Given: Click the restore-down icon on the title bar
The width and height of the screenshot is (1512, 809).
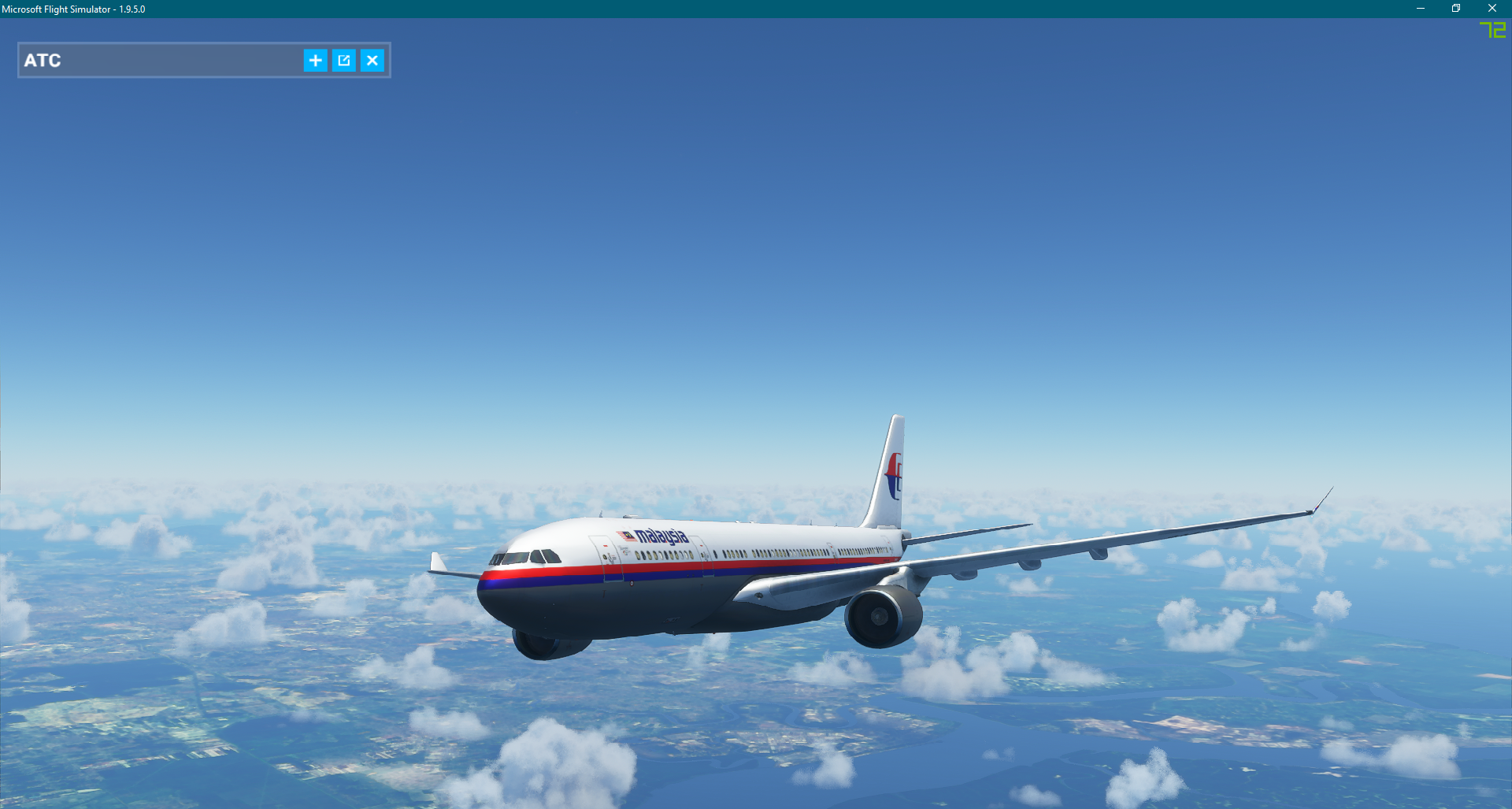Looking at the screenshot, I should point(1456,8).
